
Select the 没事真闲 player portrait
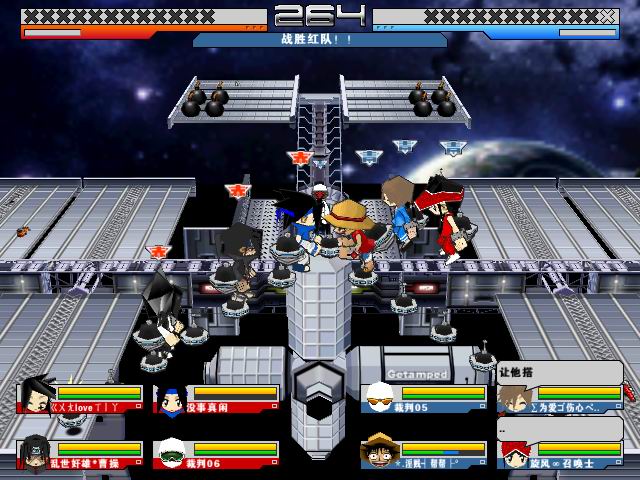pos(169,399)
